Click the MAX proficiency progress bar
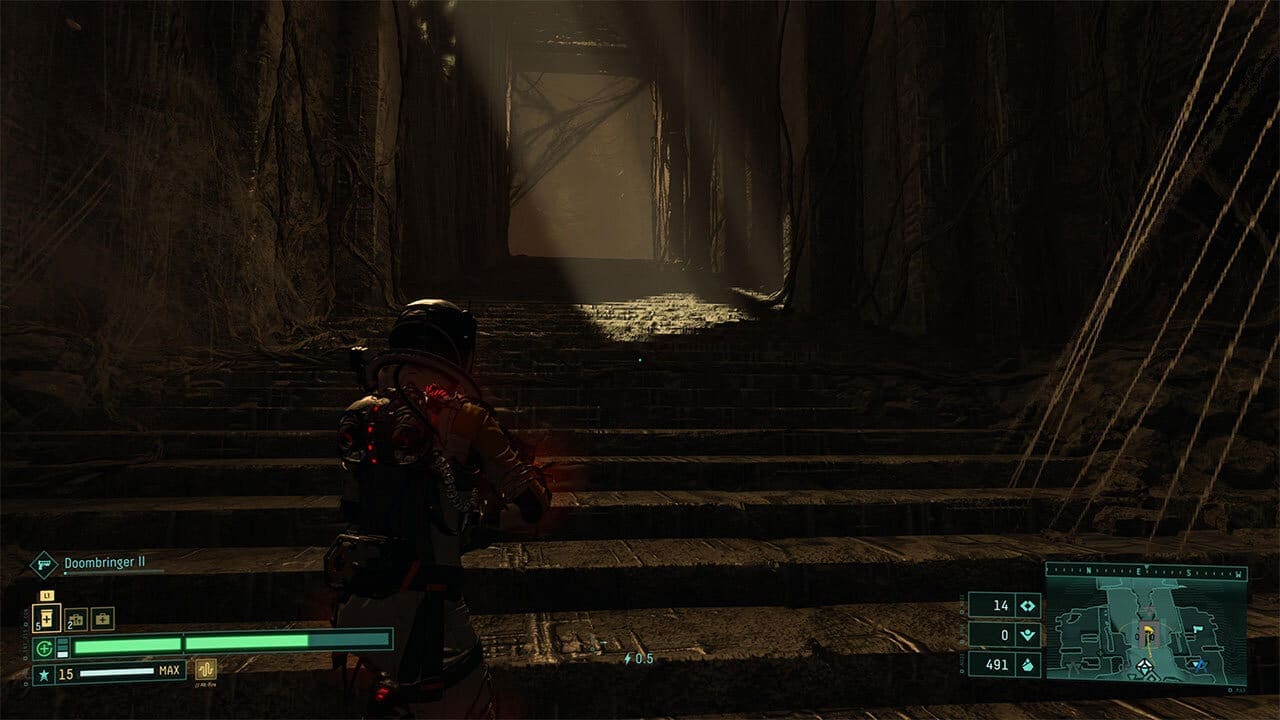Screen dimensions: 1280x720 point(120,673)
